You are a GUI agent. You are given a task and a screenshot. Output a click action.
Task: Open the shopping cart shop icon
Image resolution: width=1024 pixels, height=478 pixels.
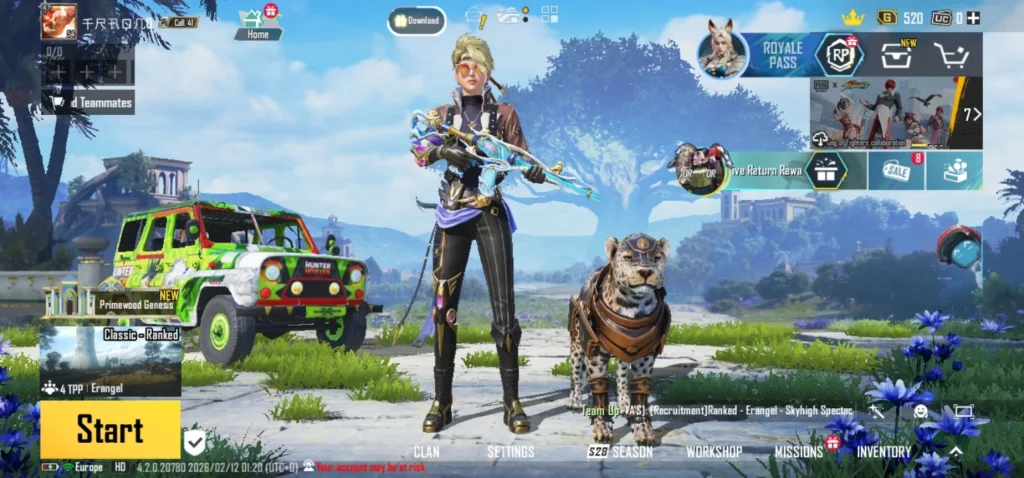(x=954, y=55)
